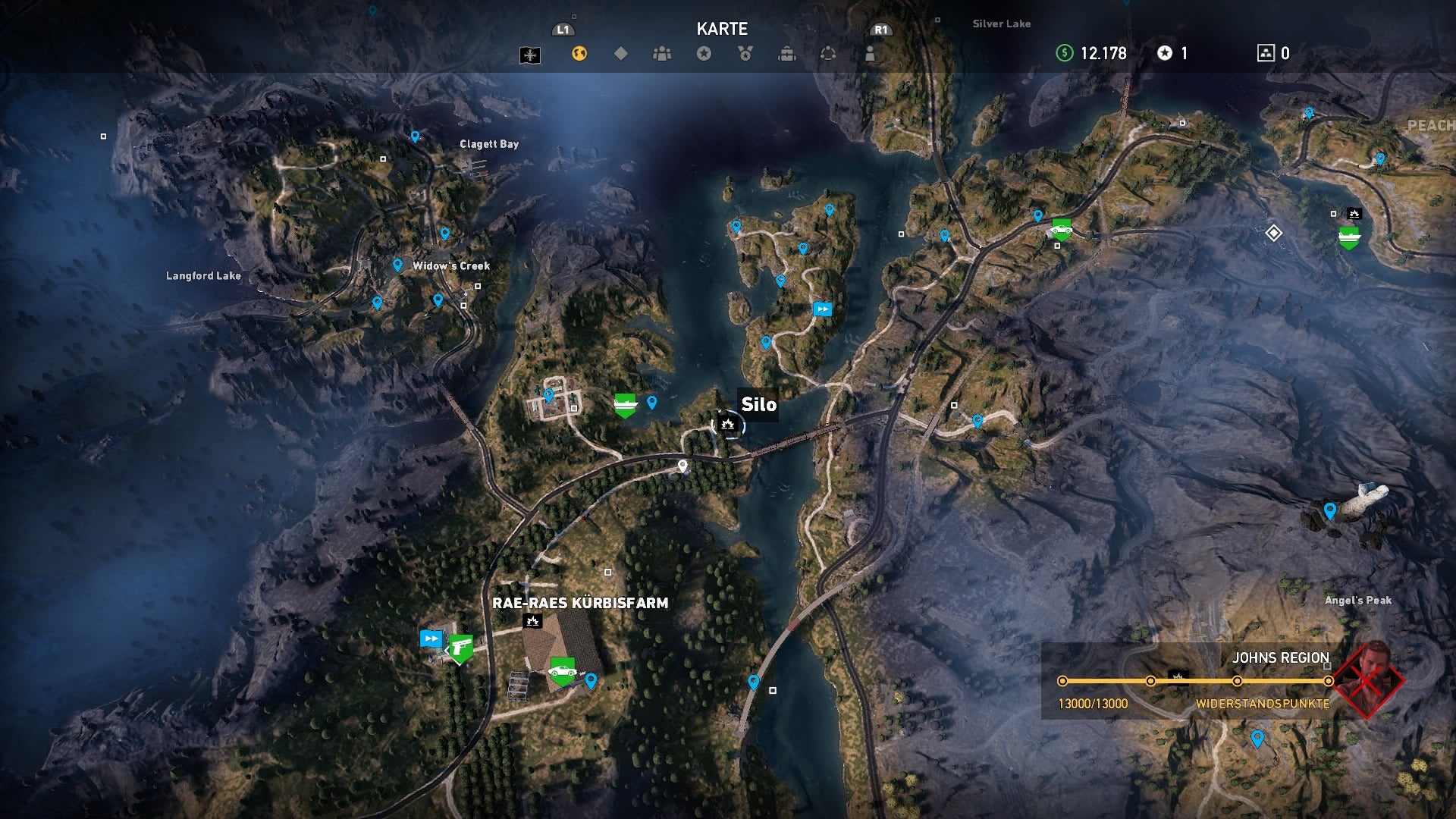Switch to the diamond menu tab
Image resolution: width=1456 pixels, height=819 pixels.
(x=620, y=54)
